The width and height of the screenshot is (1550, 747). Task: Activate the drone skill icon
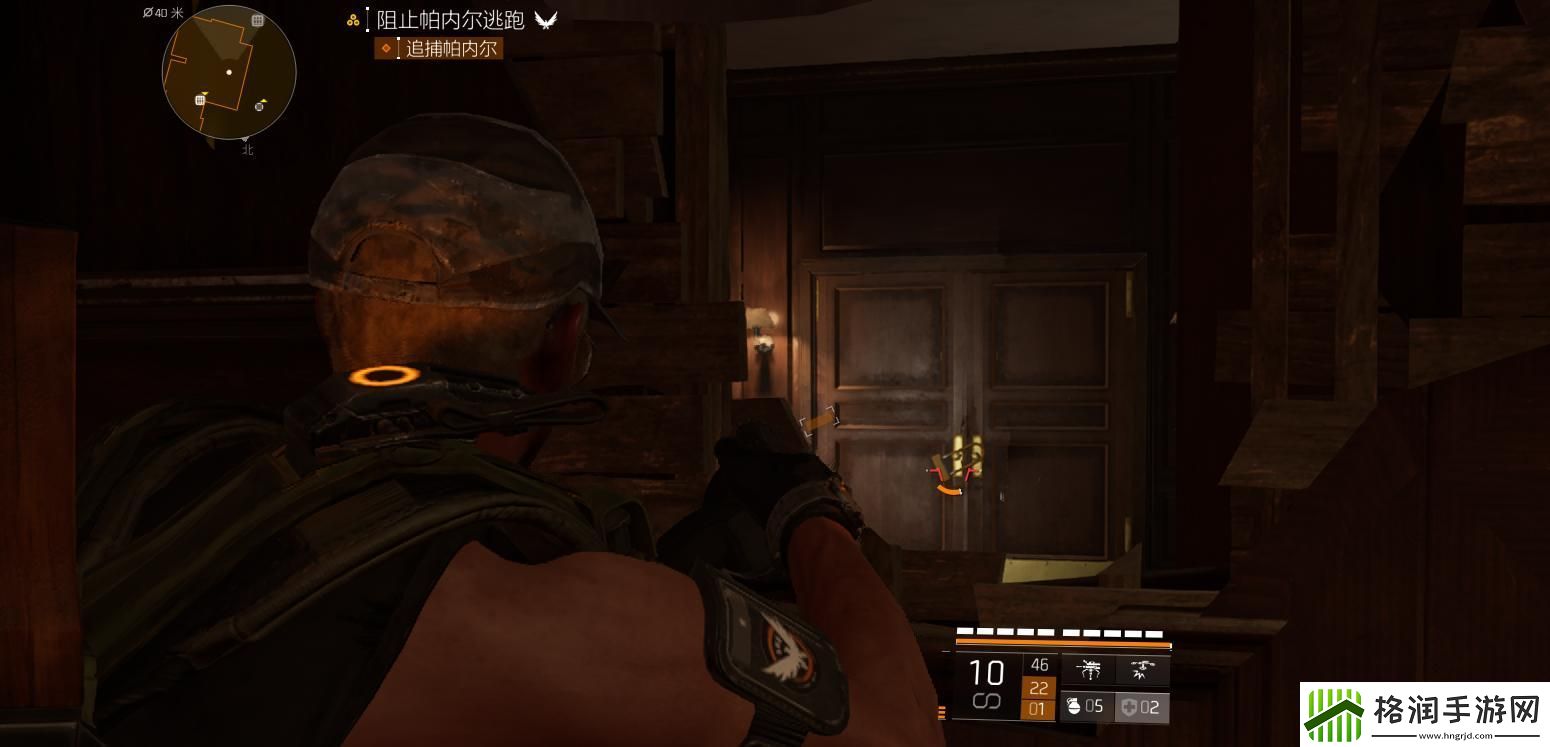(1140, 669)
